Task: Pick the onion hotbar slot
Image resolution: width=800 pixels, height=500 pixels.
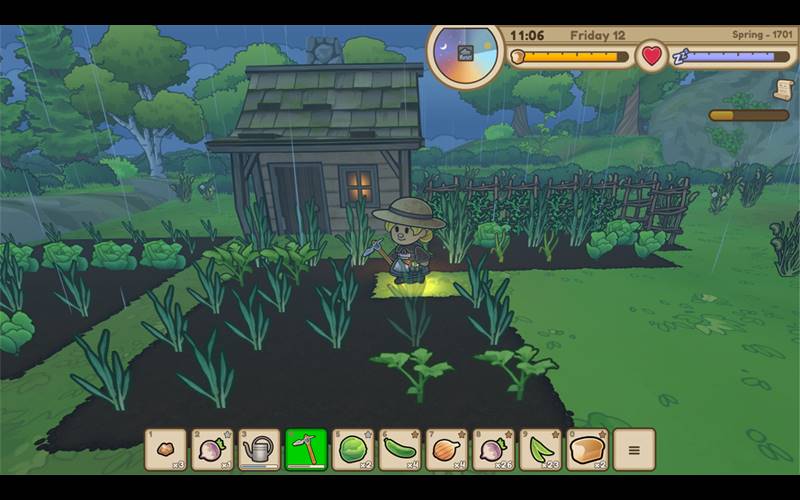Action: click(x=447, y=449)
